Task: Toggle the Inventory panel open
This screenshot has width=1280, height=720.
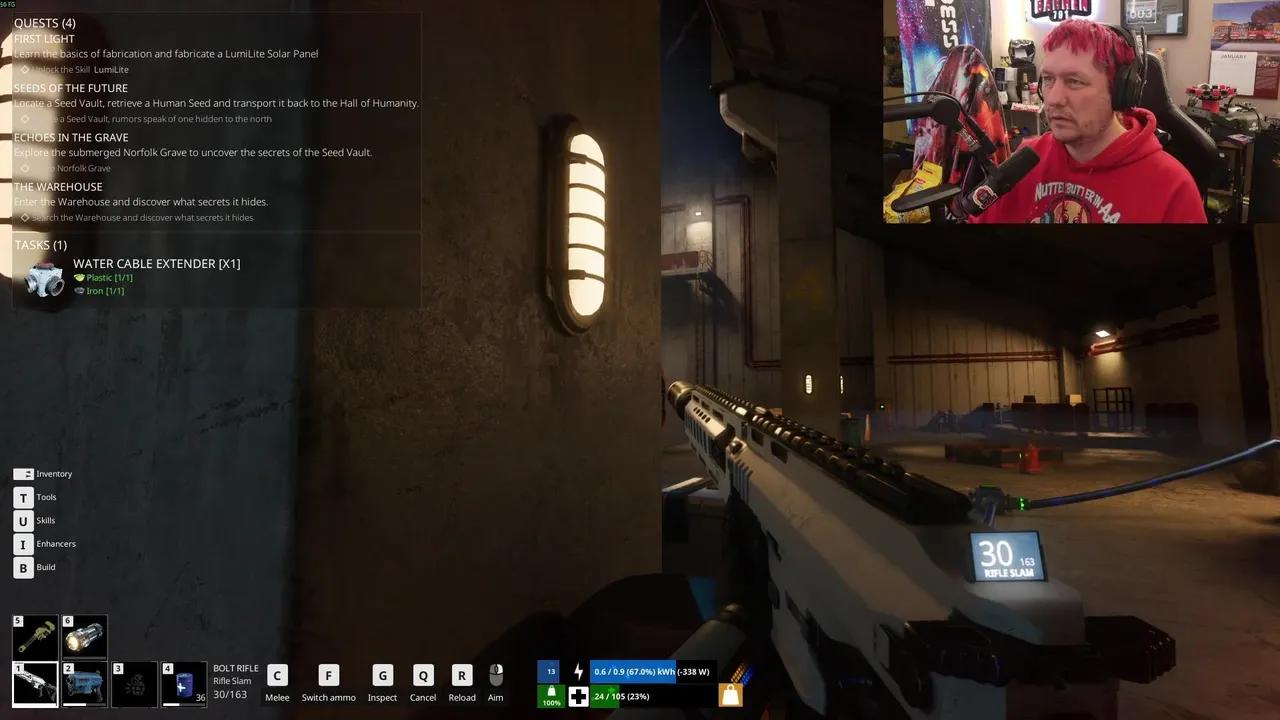Action: [23, 473]
